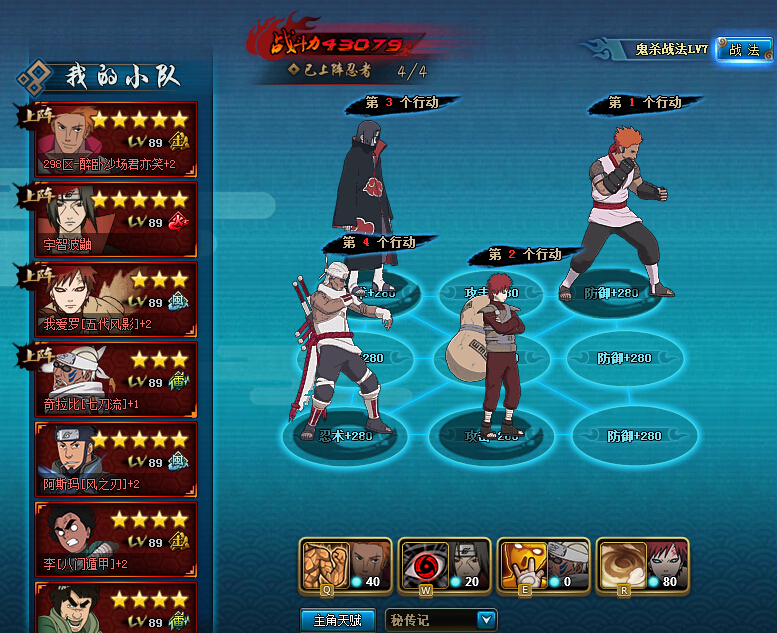Open the 战法 tactics button
This screenshot has width=777, height=633.
click(743, 50)
